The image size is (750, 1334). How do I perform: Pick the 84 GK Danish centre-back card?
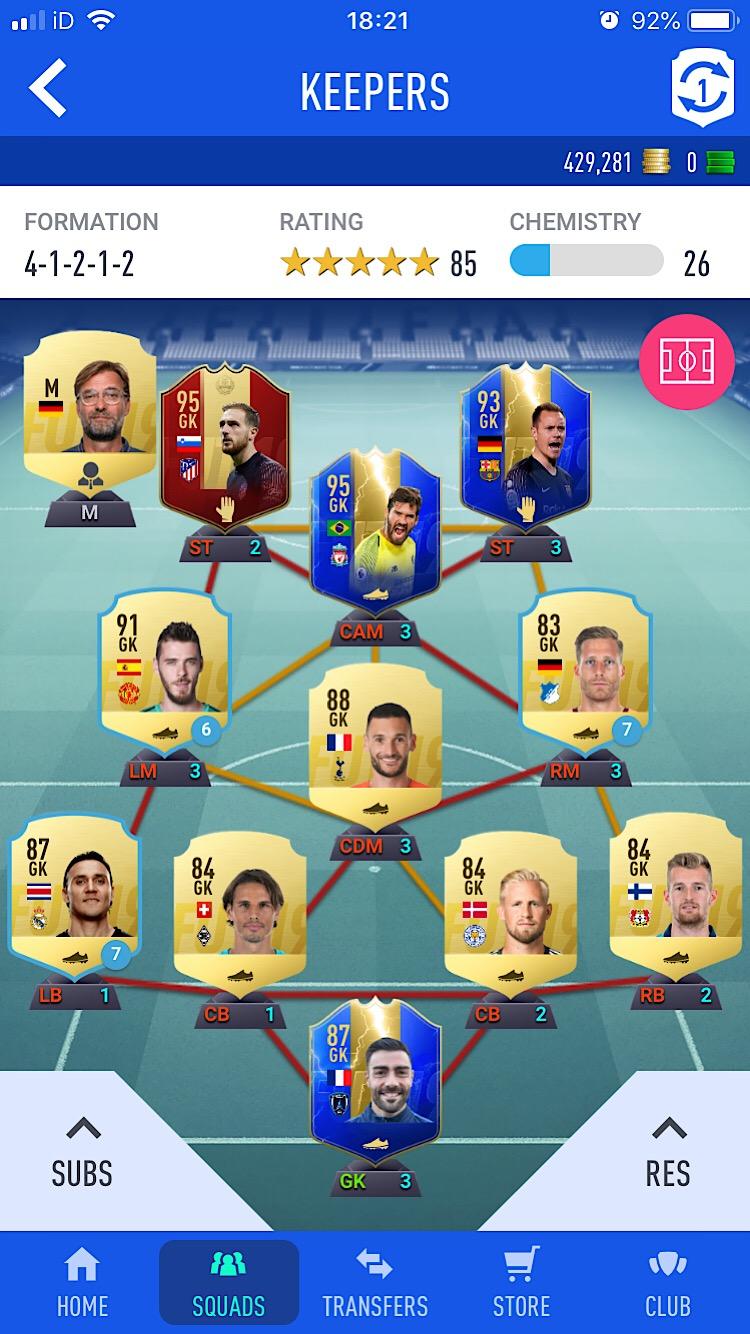pos(509,905)
